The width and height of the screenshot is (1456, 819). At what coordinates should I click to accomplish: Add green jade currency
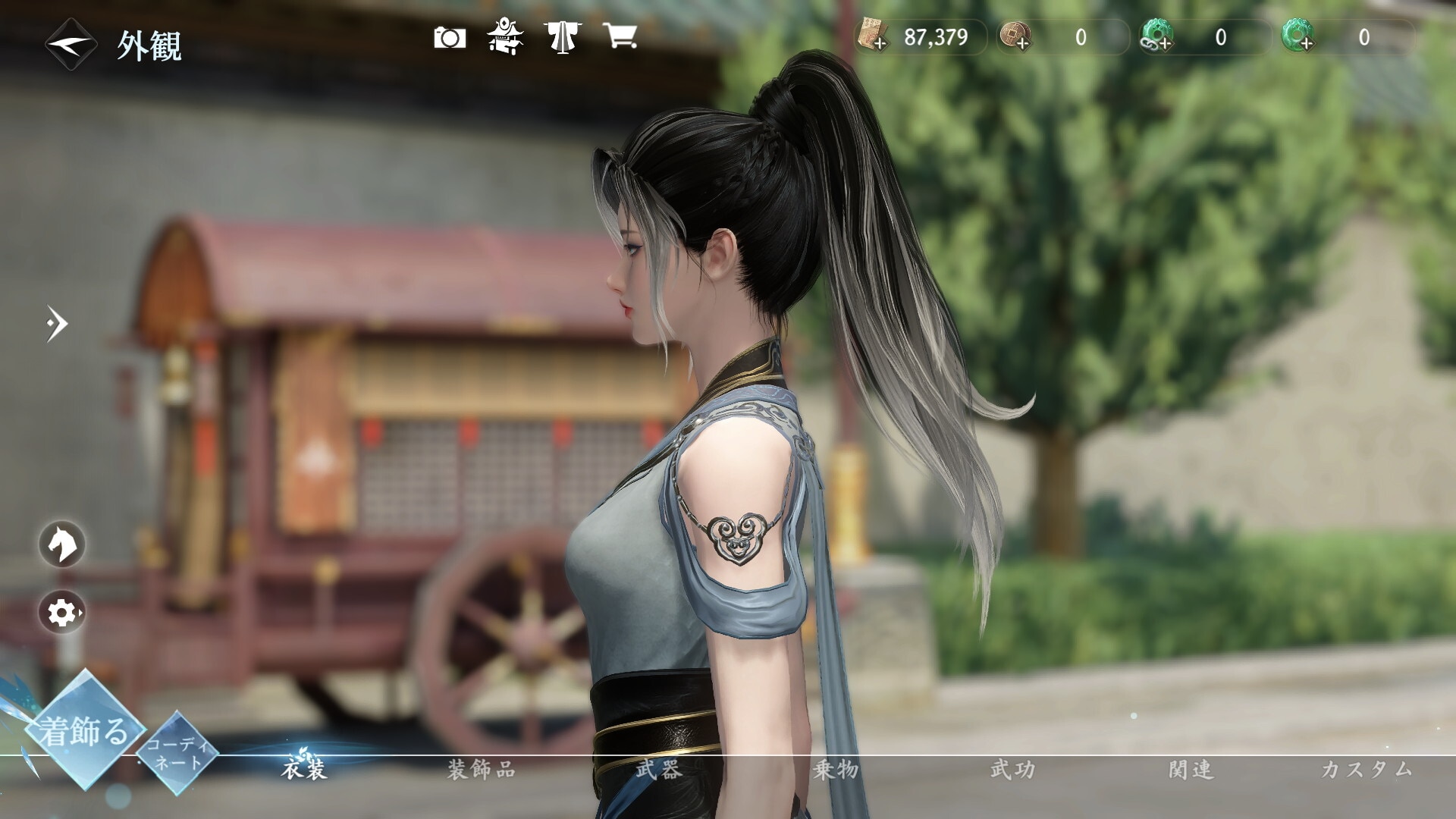click(x=1298, y=37)
